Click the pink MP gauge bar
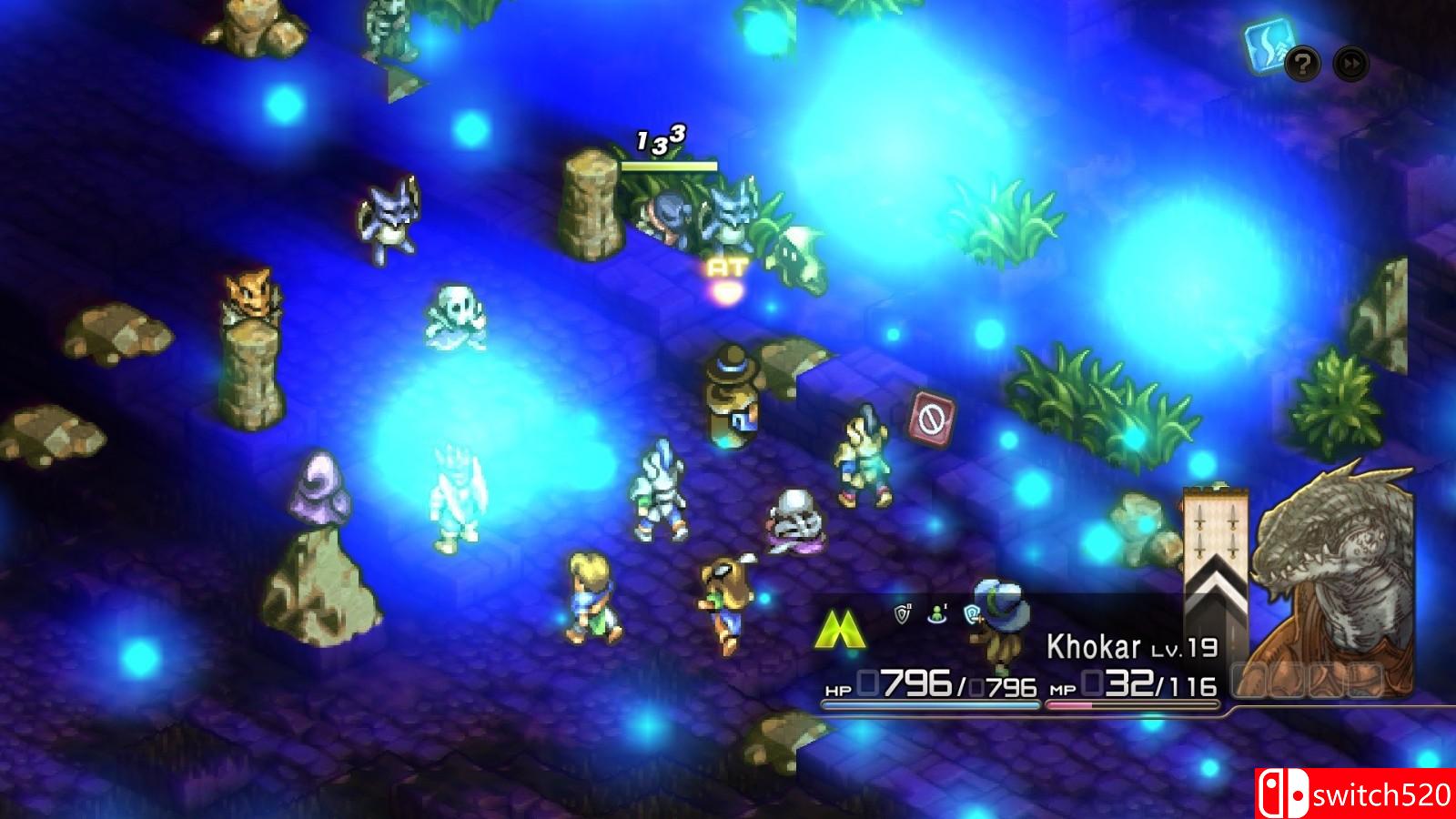This screenshot has width=1456, height=819. pos(1133,703)
